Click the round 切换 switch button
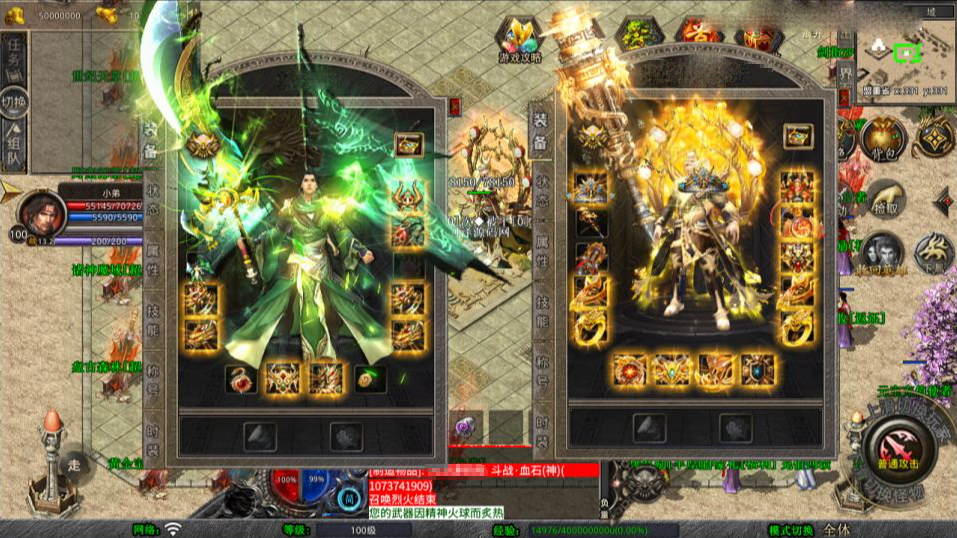The height and width of the screenshot is (538, 957). click(x=14, y=104)
